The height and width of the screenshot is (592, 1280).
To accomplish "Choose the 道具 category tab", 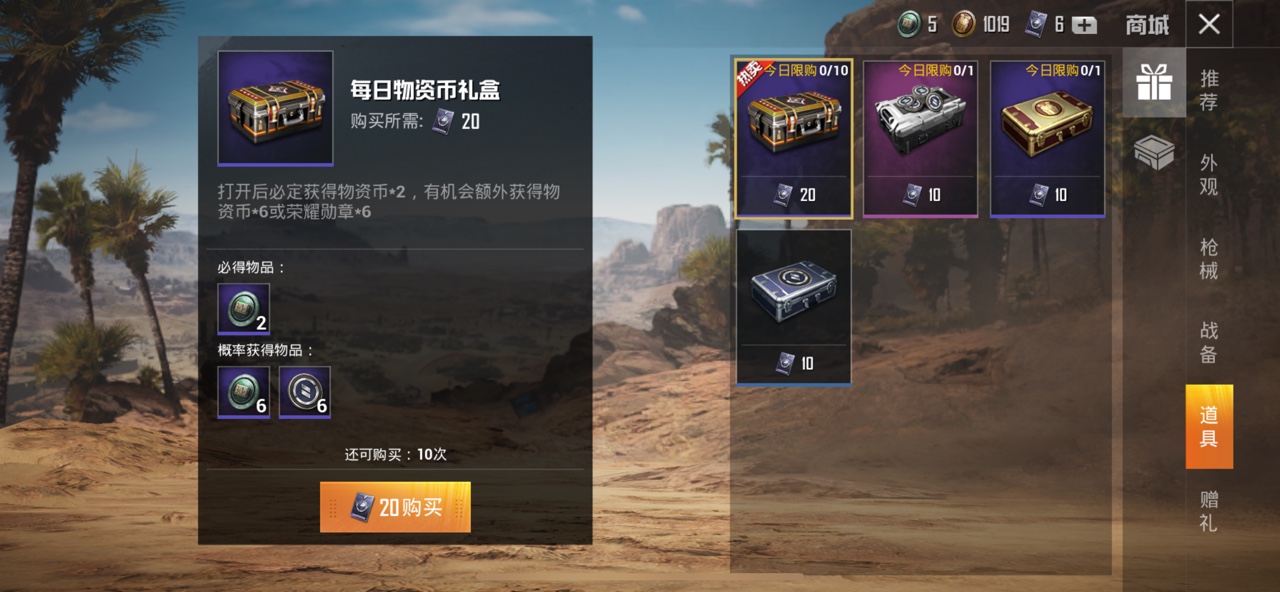I will (x=1209, y=427).
